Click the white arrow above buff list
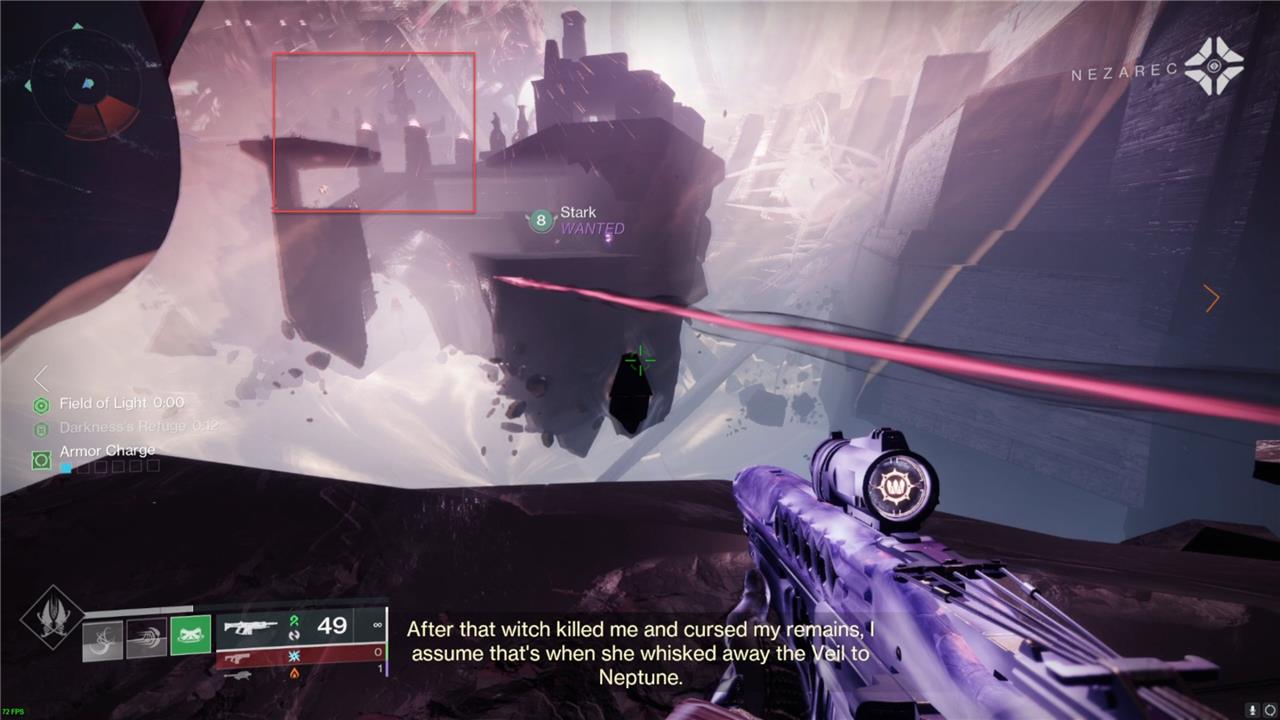 (x=41, y=378)
